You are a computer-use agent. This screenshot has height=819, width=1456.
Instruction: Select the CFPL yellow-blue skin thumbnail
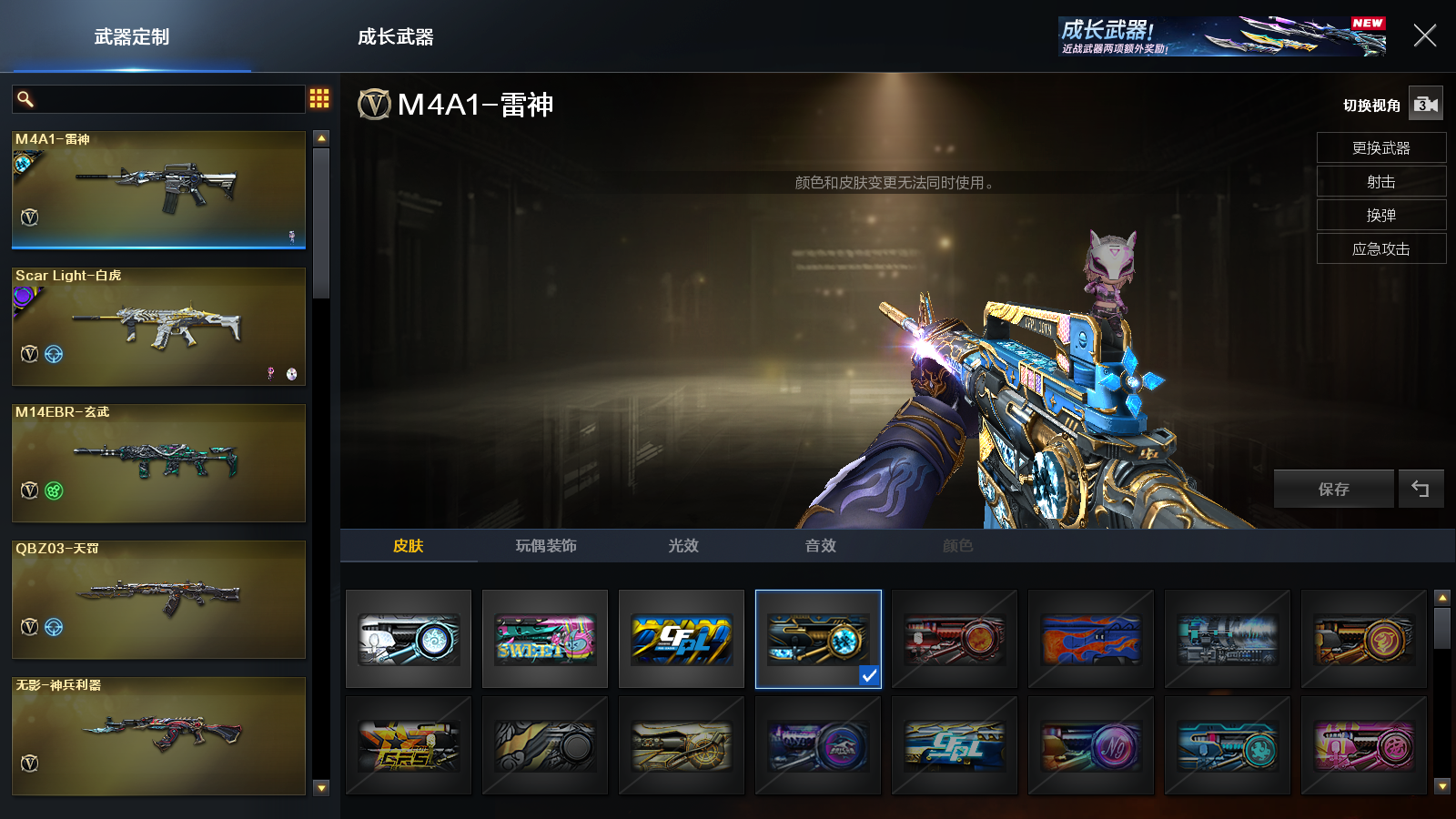pos(682,639)
